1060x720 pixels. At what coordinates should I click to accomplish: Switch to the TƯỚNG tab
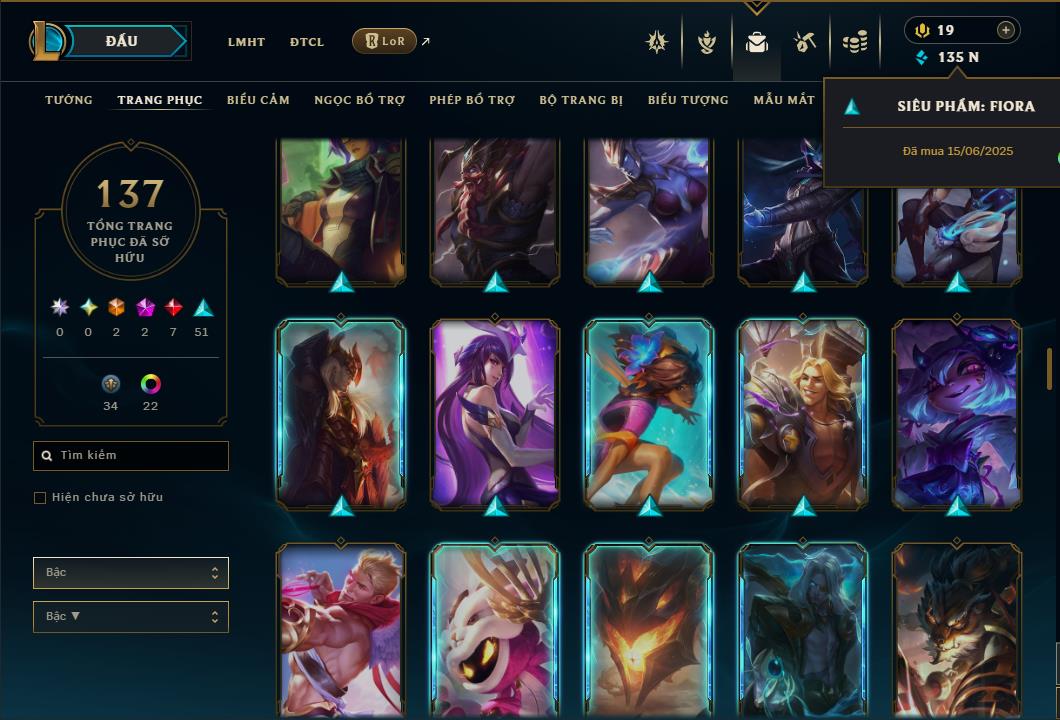coord(69,100)
